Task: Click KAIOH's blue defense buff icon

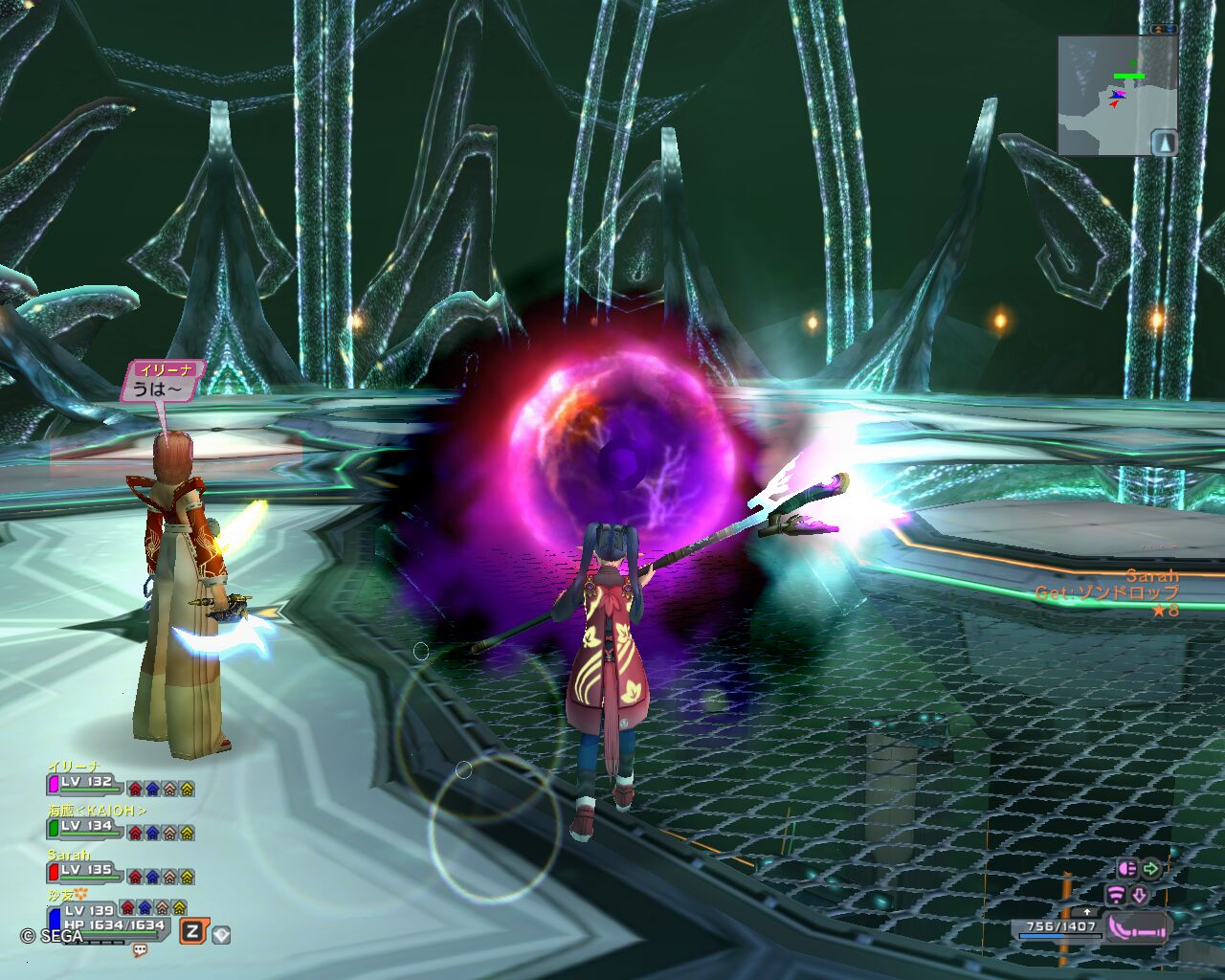Action: click(x=152, y=833)
